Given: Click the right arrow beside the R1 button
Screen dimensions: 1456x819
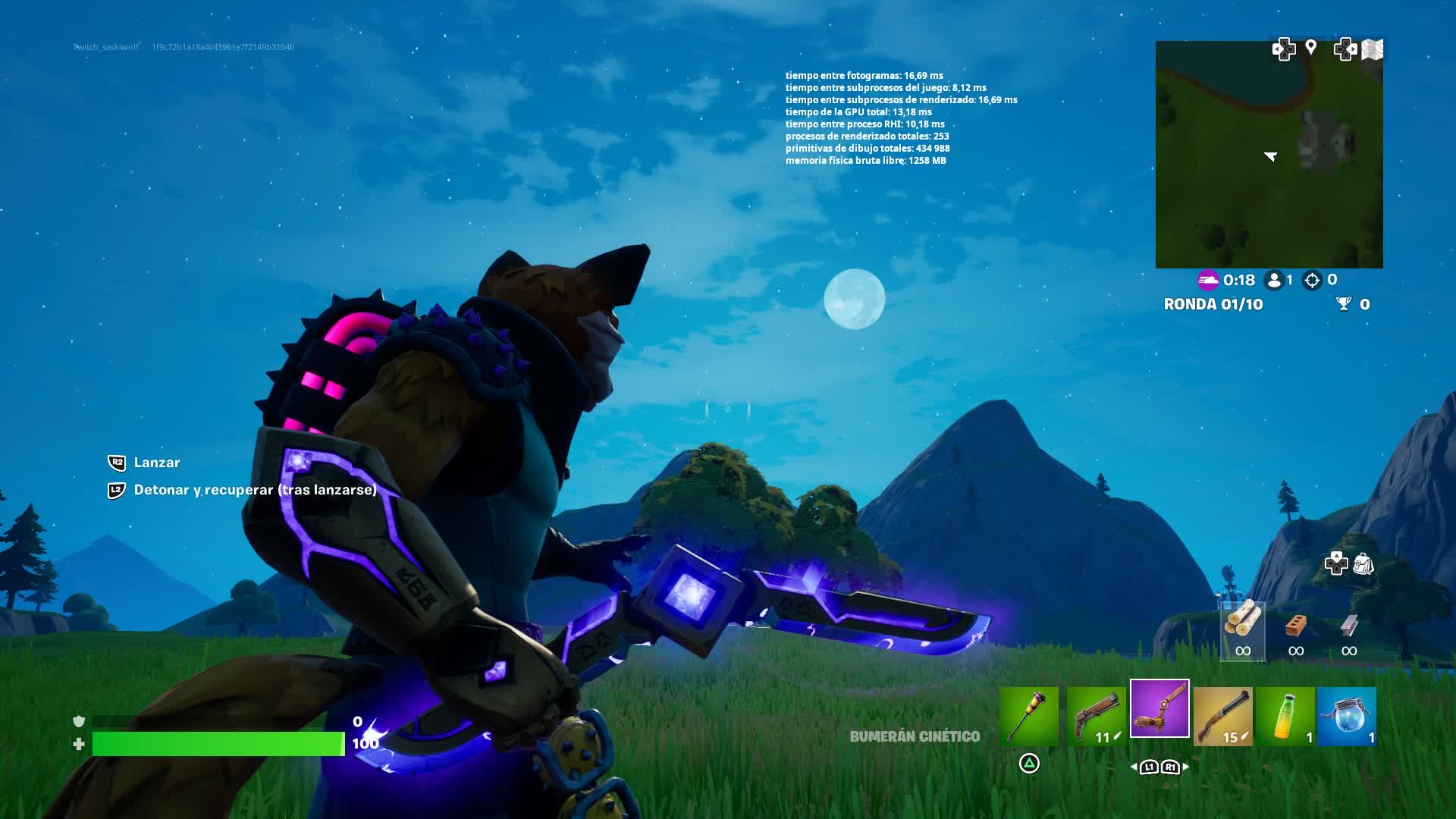Looking at the screenshot, I should [x=1186, y=767].
